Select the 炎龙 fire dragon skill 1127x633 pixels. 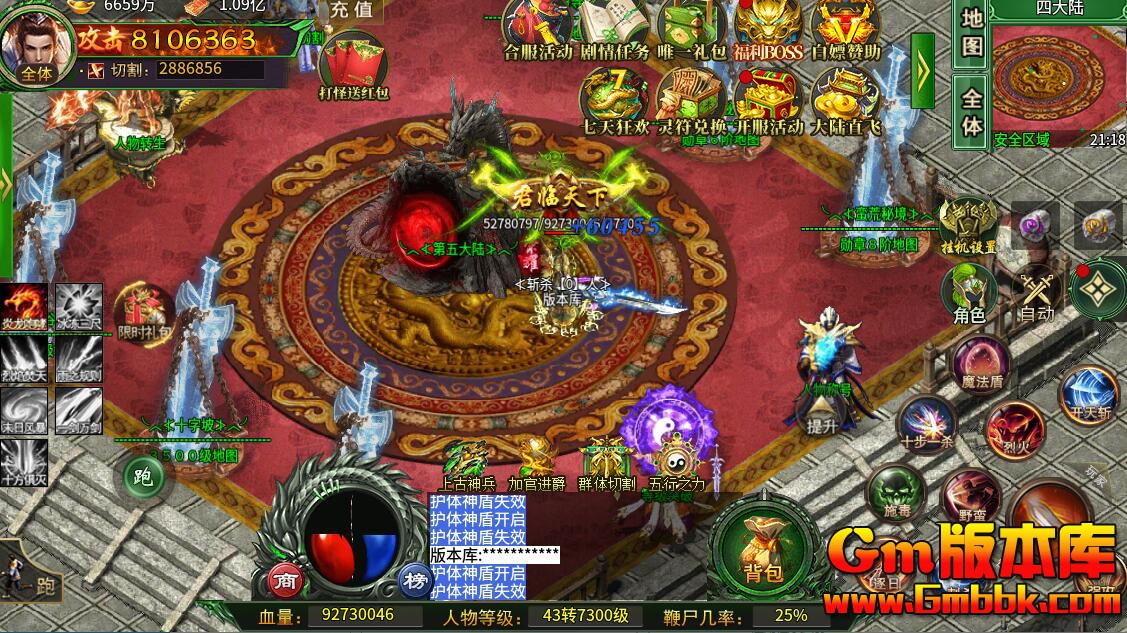pyautogui.click(x=24, y=307)
